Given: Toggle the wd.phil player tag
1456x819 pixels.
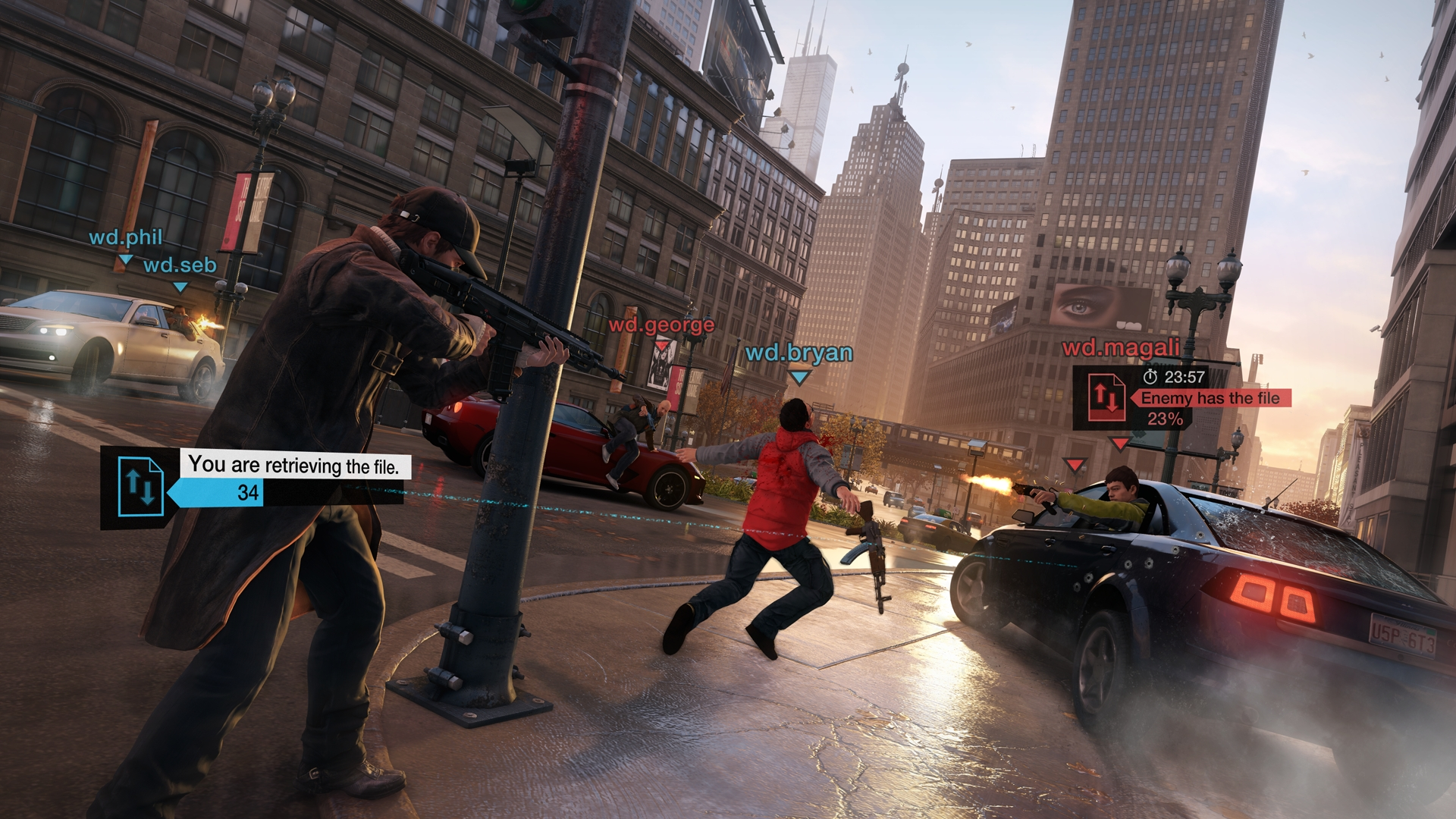Looking at the screenshot, I should tap(125, 239).
